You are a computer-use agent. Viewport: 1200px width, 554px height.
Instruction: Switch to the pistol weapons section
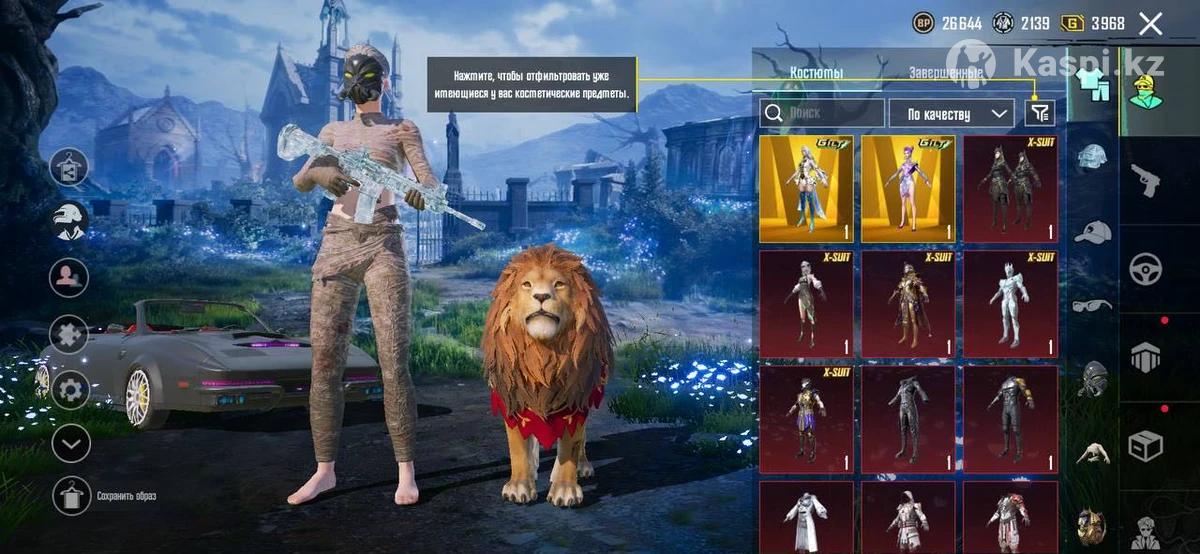click(1145, 180)
